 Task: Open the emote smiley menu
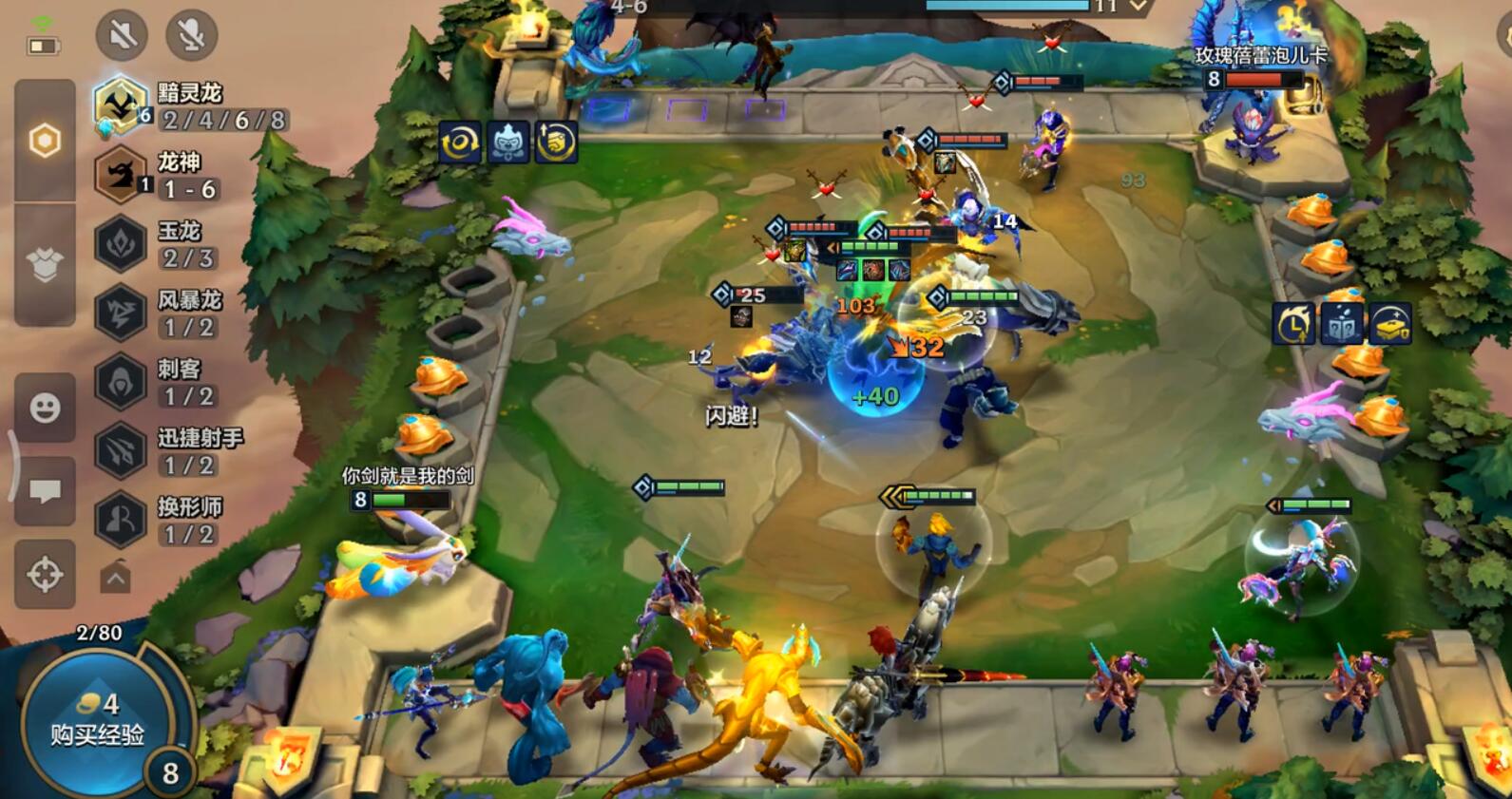tap(45, 408)
